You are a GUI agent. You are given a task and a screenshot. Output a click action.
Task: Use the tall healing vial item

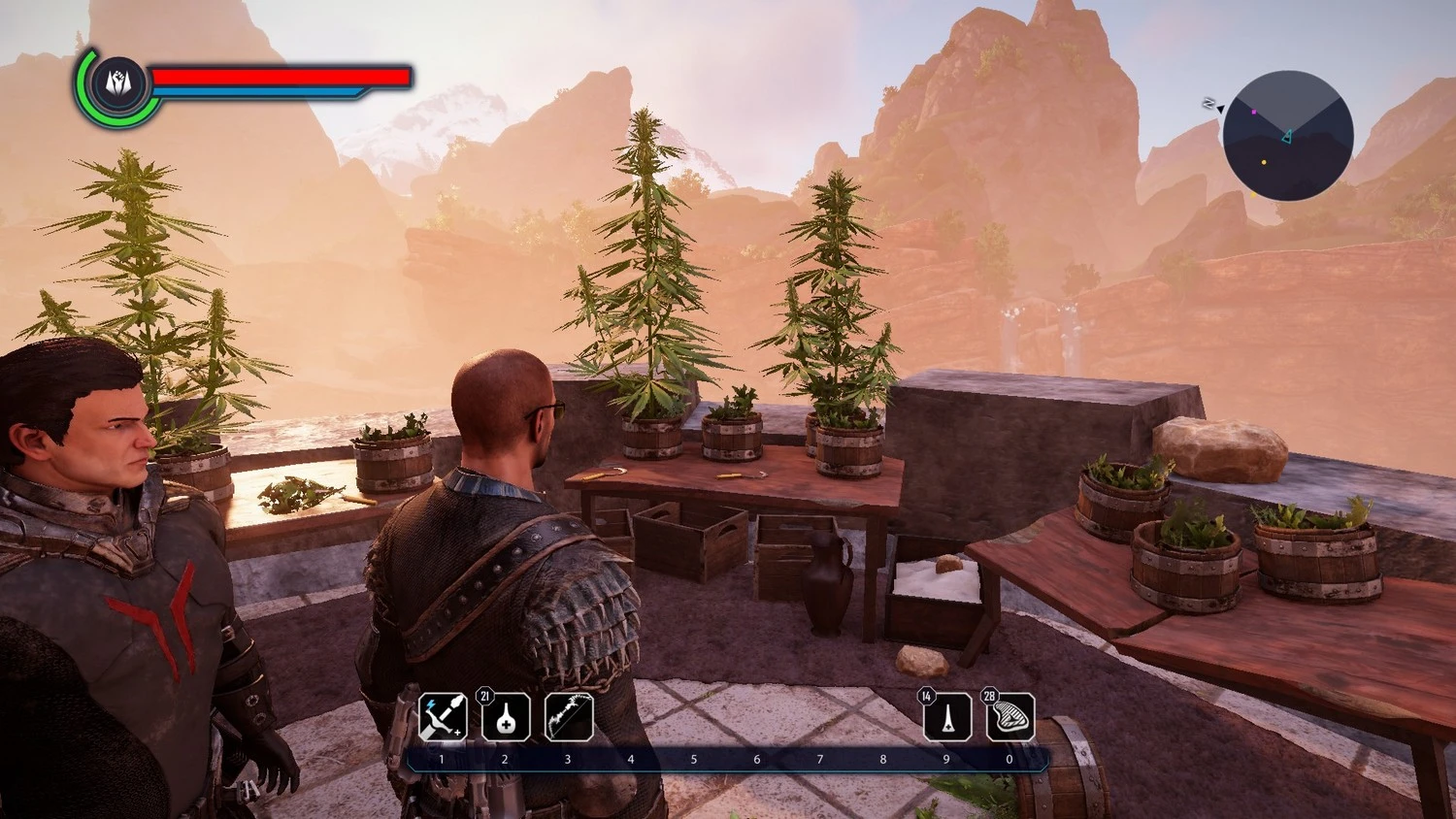[x=947, y=718]
